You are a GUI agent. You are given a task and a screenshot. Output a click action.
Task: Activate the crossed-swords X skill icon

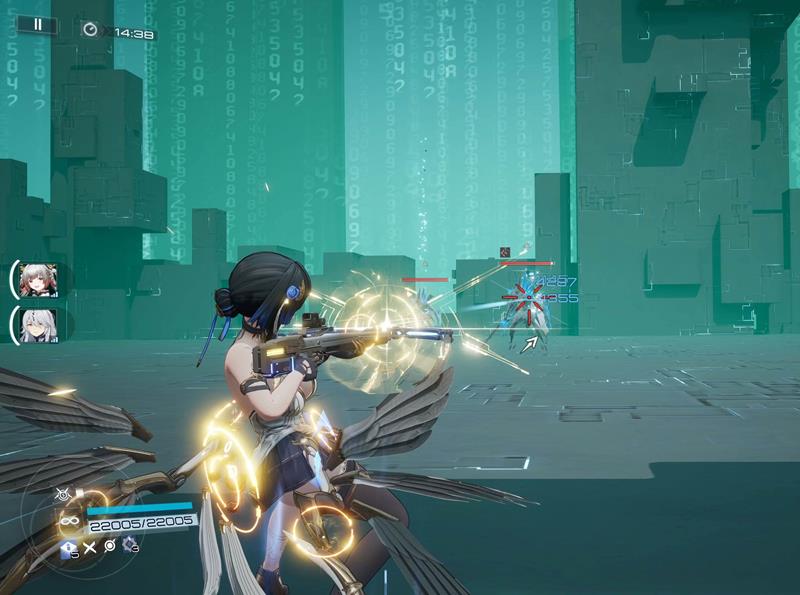click(x=89, y=547)
